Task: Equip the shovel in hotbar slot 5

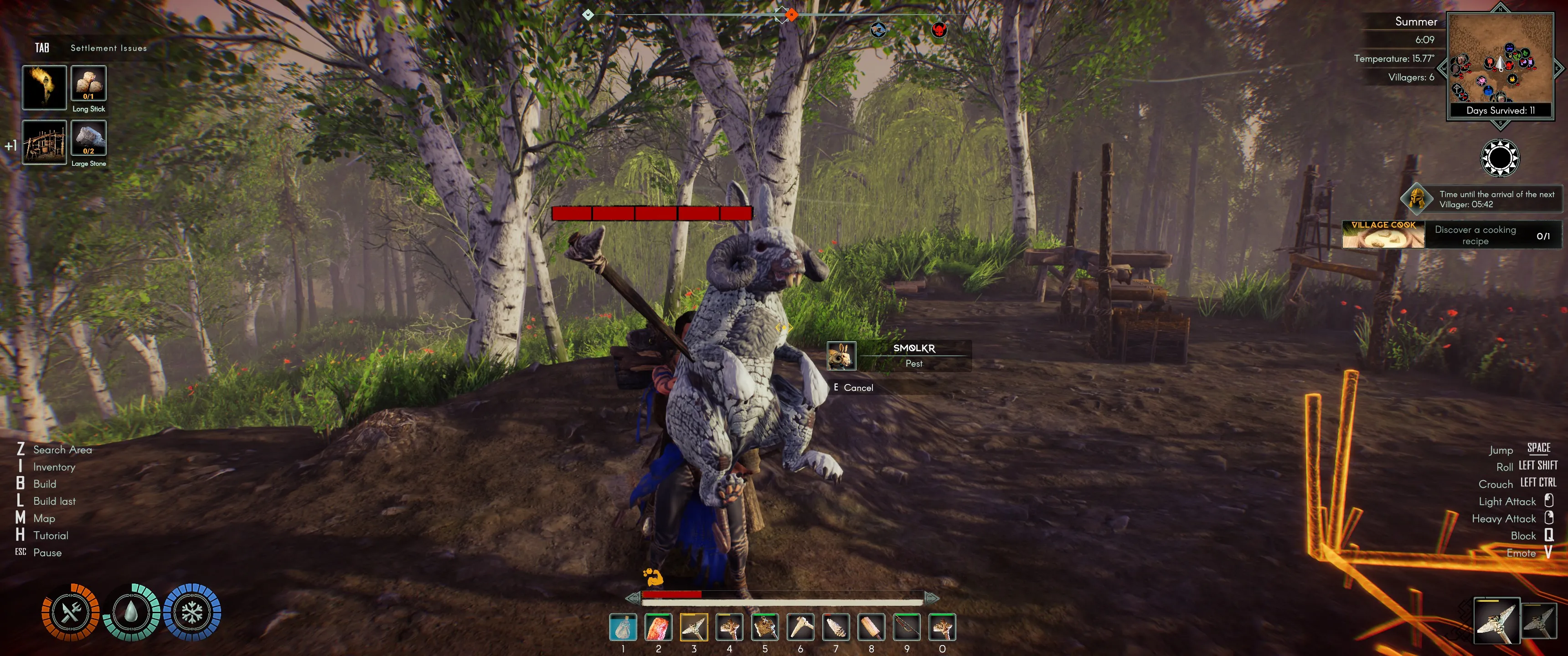Action: (x=764, y=627)
